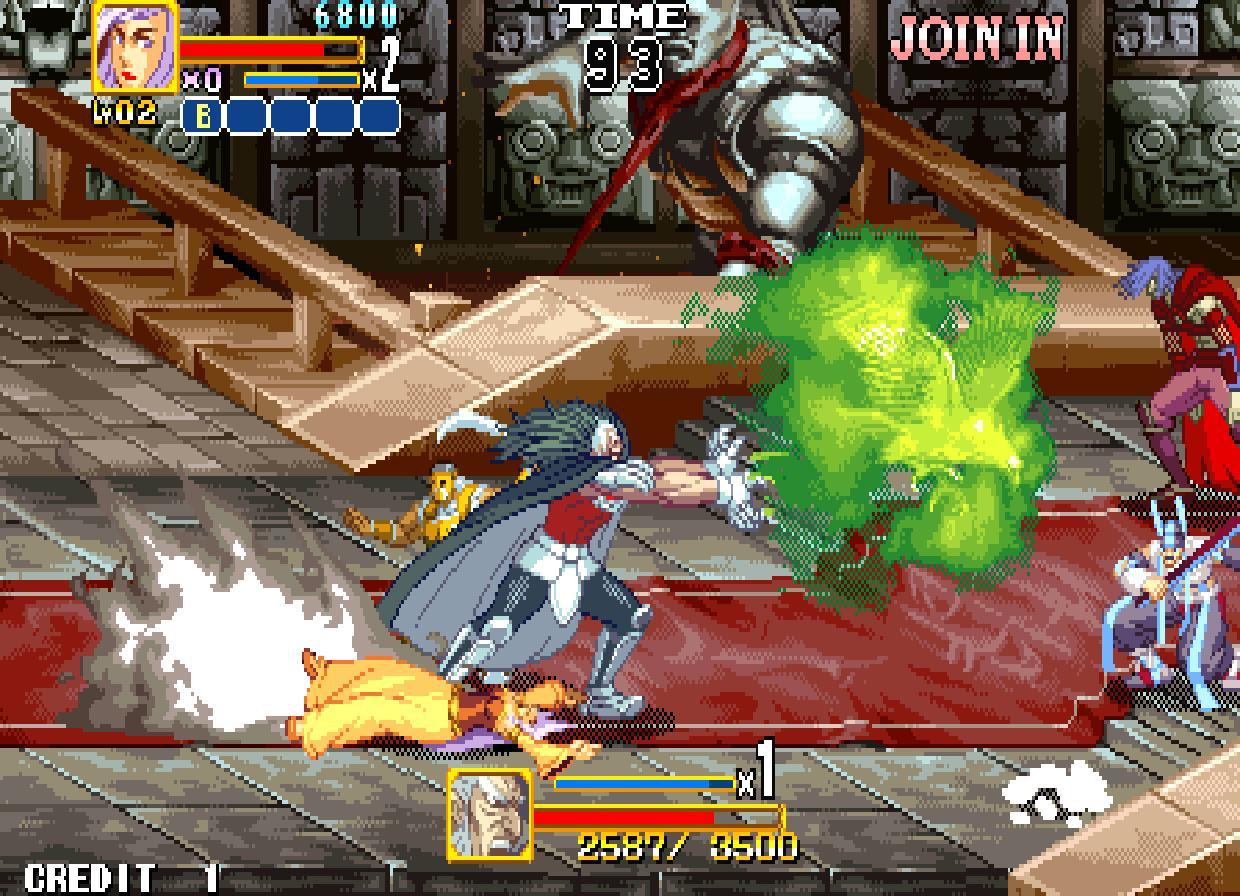Image resolution: width=1240 pixels, height=896 pixels.
Task: Click the grey-haired boss portrait
Action: 489,813
